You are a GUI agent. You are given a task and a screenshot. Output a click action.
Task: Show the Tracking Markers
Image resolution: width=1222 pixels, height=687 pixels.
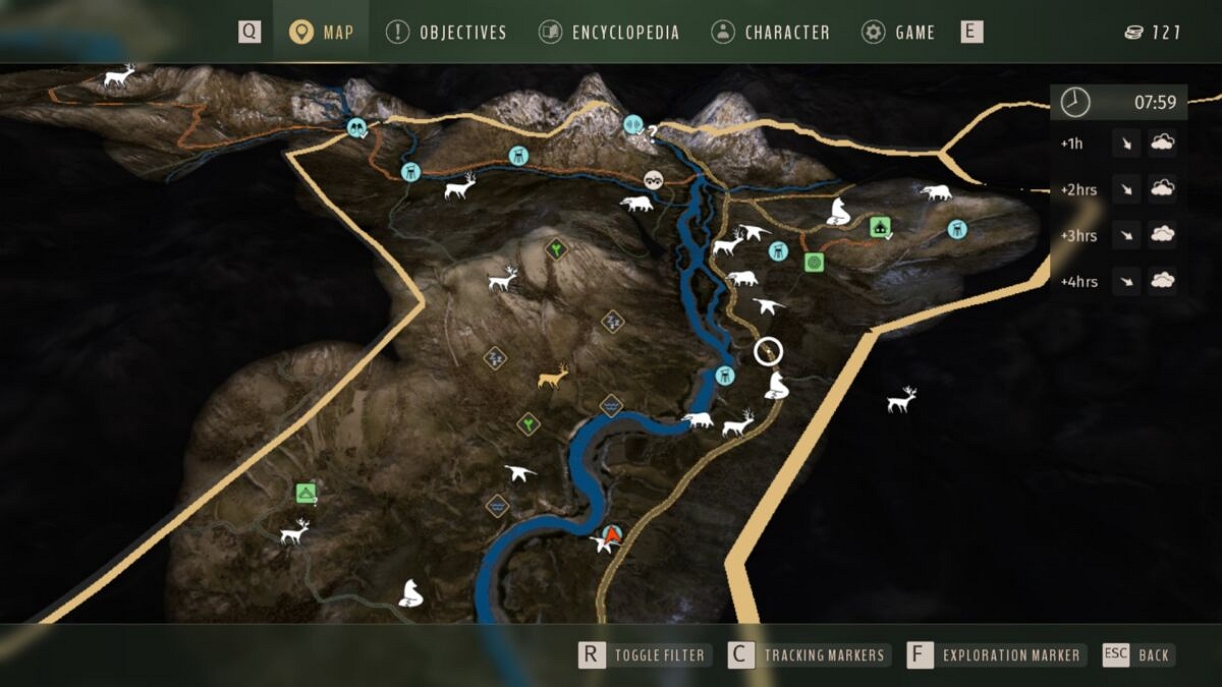(808, 655)
